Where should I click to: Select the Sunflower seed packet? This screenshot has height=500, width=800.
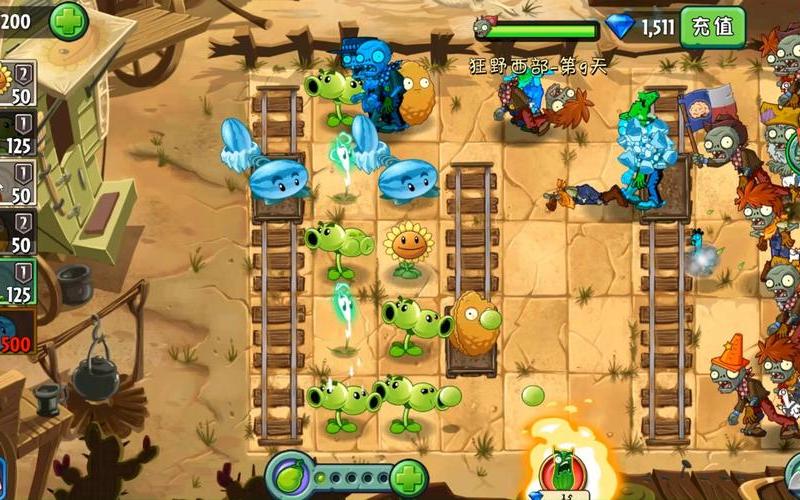[17, 84]
